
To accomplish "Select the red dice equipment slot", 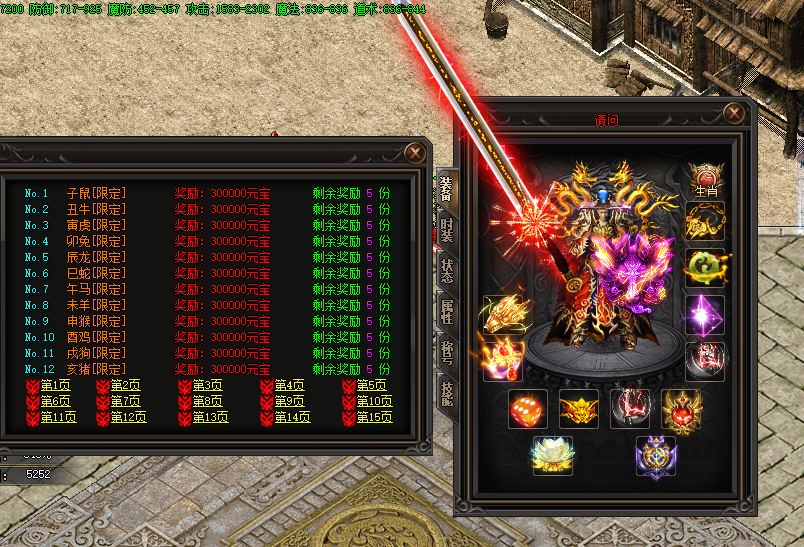I will pos(527,409).
